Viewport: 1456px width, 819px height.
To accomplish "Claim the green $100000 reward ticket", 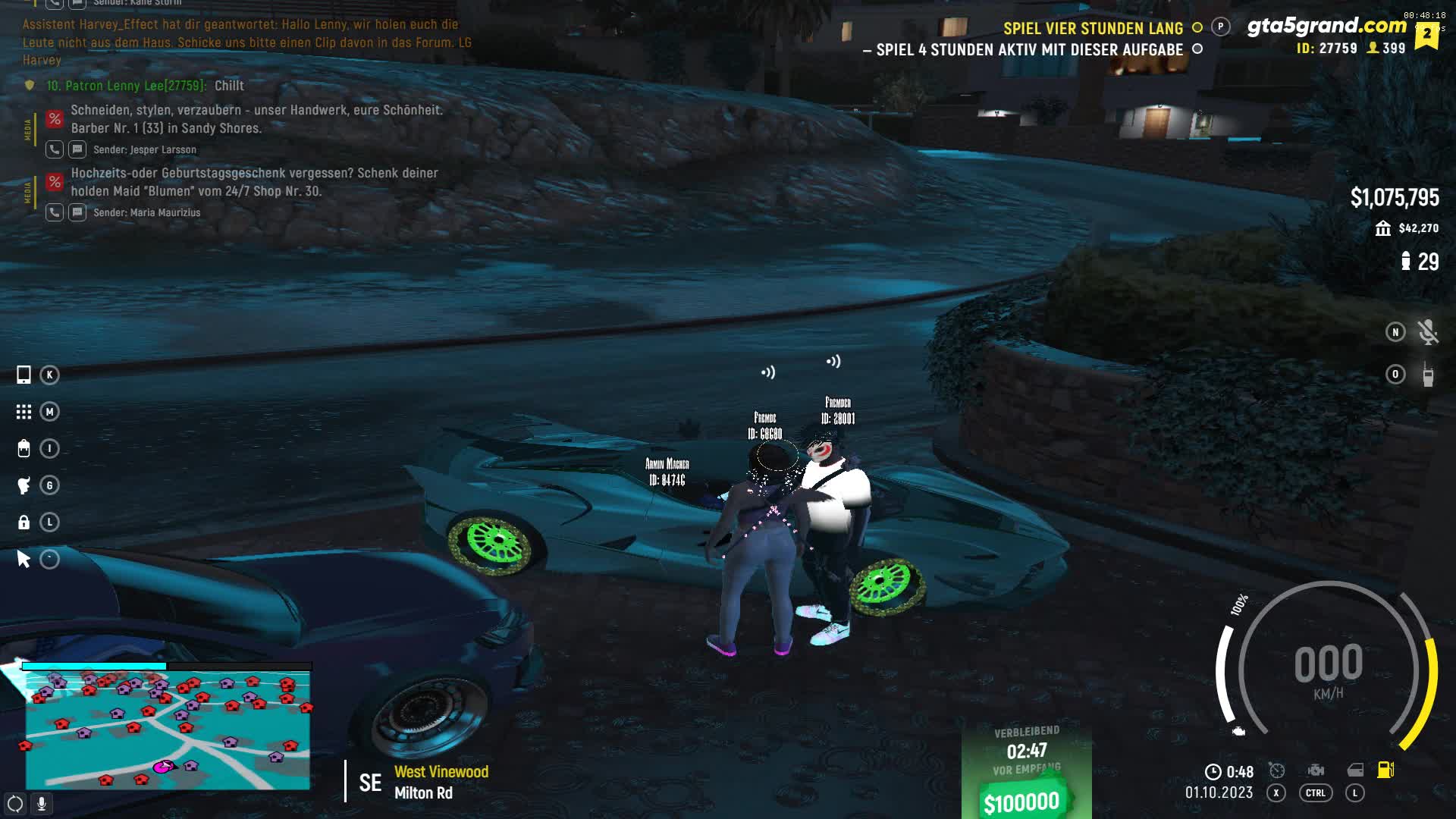I will pyautogui.click(x=1022, y=802).
